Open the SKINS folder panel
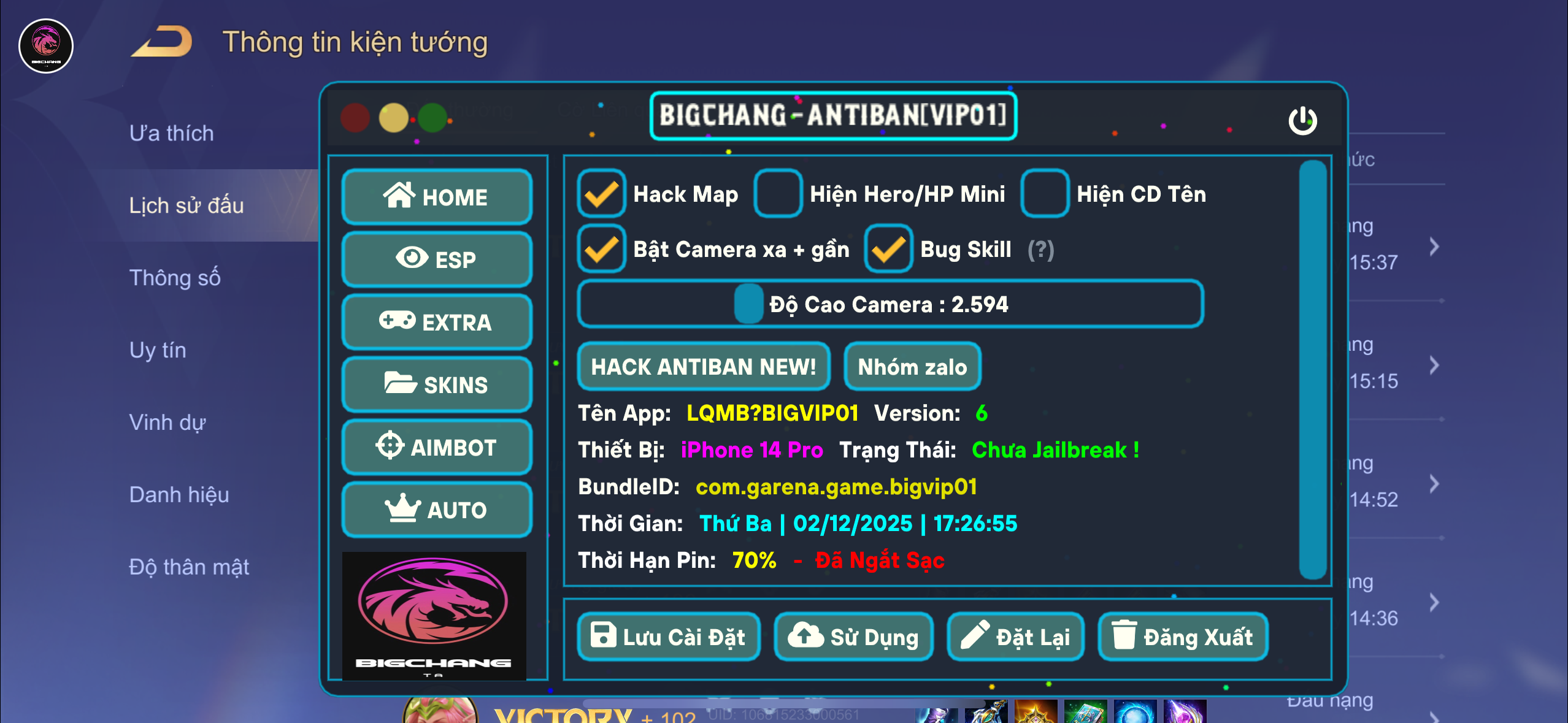The image size is (1568, 723). pos(437,384)
